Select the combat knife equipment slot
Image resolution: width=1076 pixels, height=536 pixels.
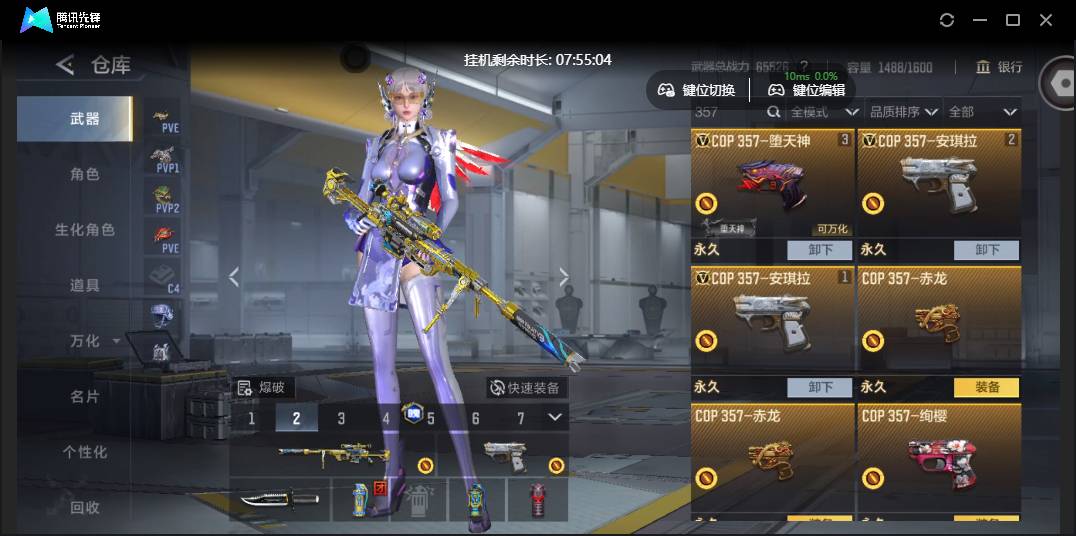click(279, 498)
